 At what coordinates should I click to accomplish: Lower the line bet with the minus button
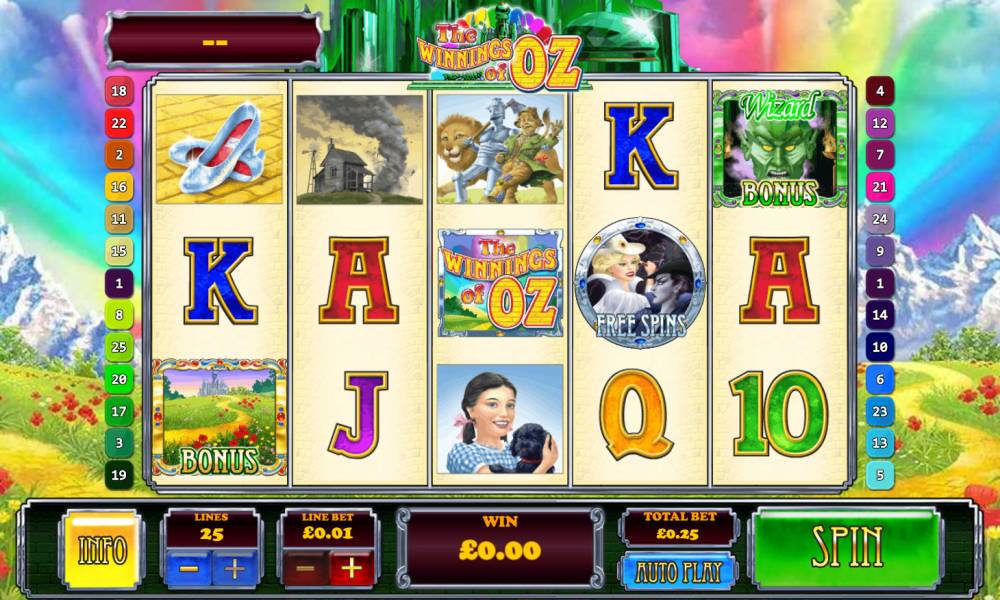coord(306,570)
